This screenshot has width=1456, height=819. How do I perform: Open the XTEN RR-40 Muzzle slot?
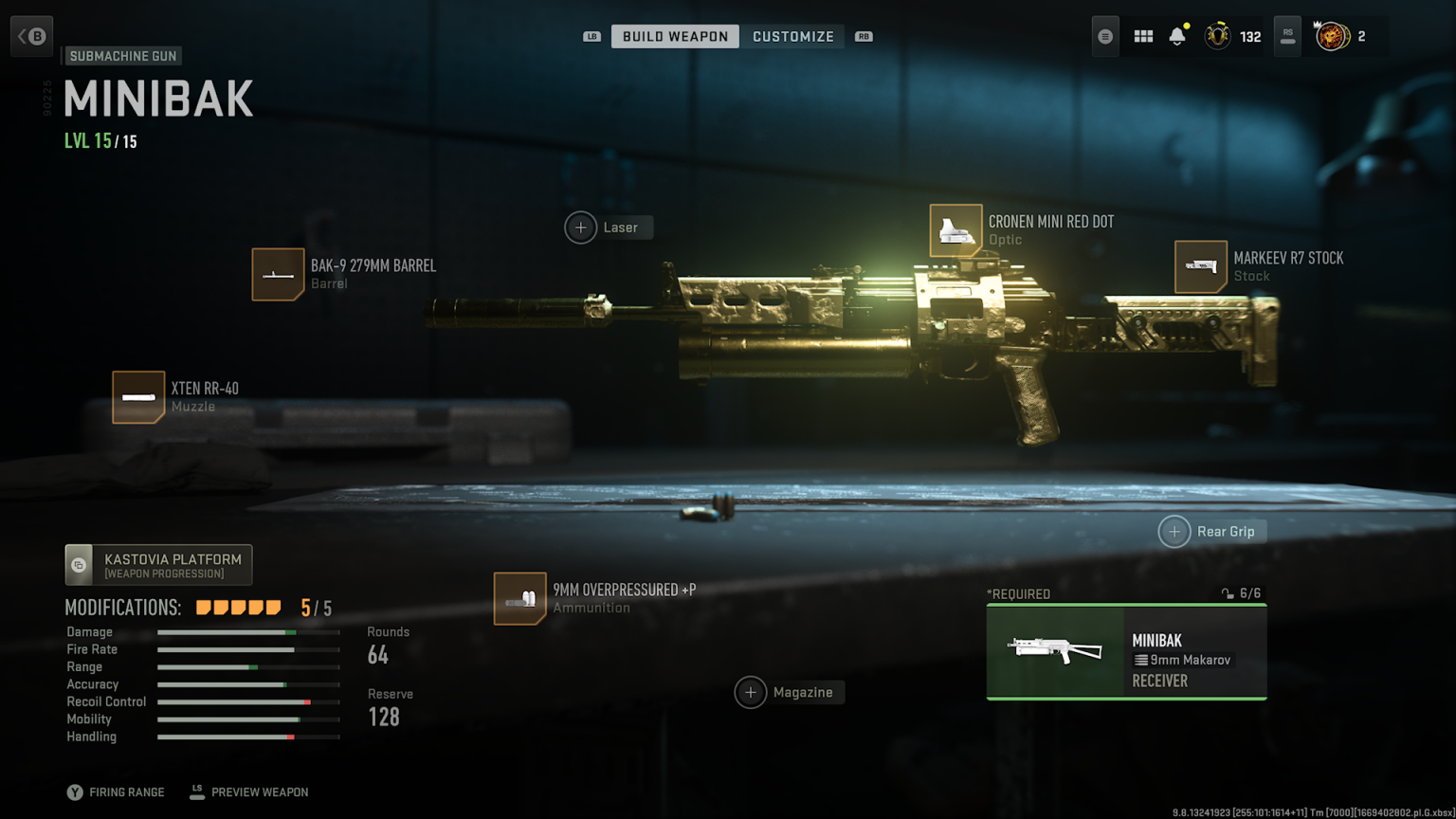tap(138, 396)
